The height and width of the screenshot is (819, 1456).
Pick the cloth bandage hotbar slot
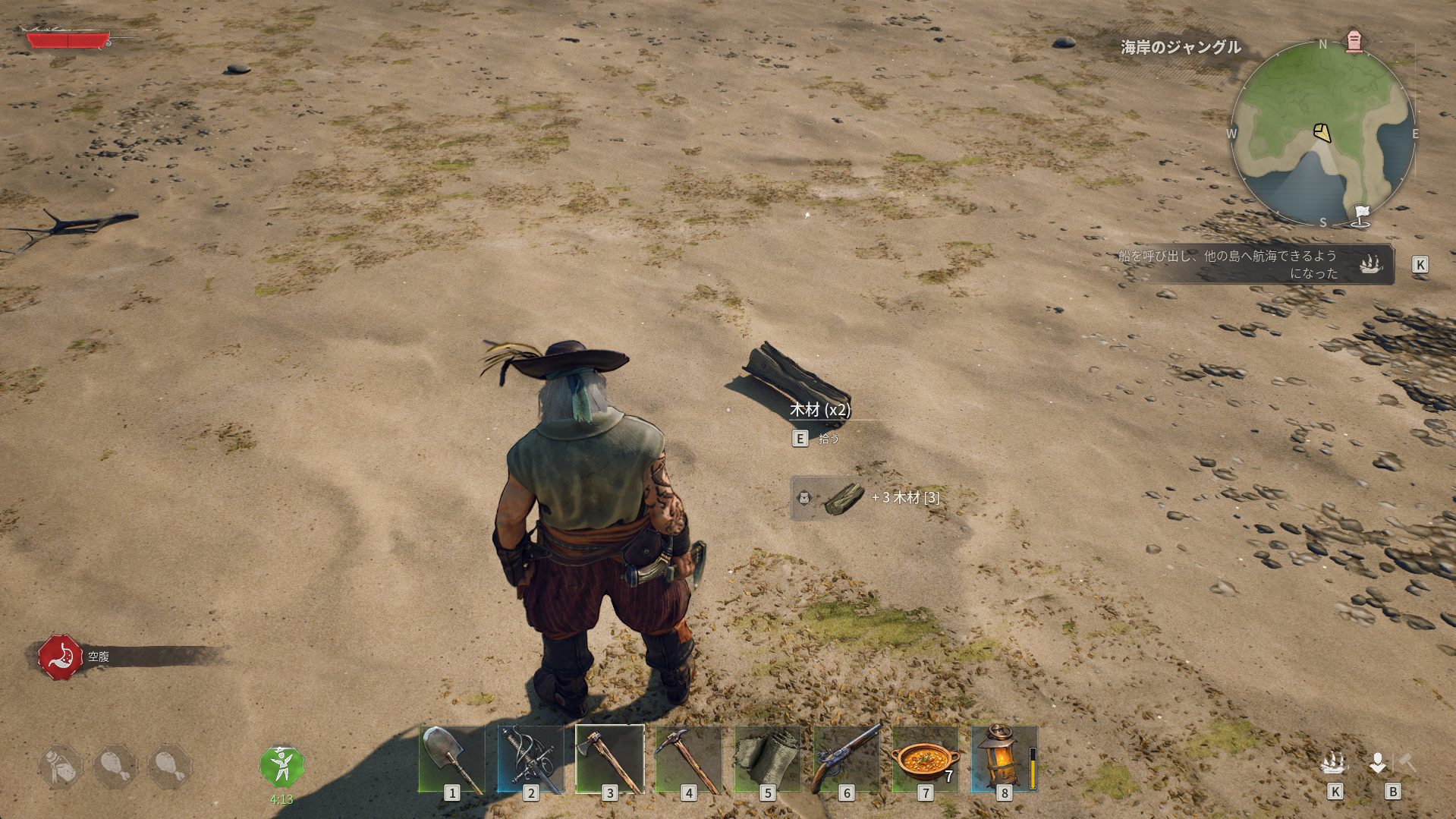tap(767, 759)
